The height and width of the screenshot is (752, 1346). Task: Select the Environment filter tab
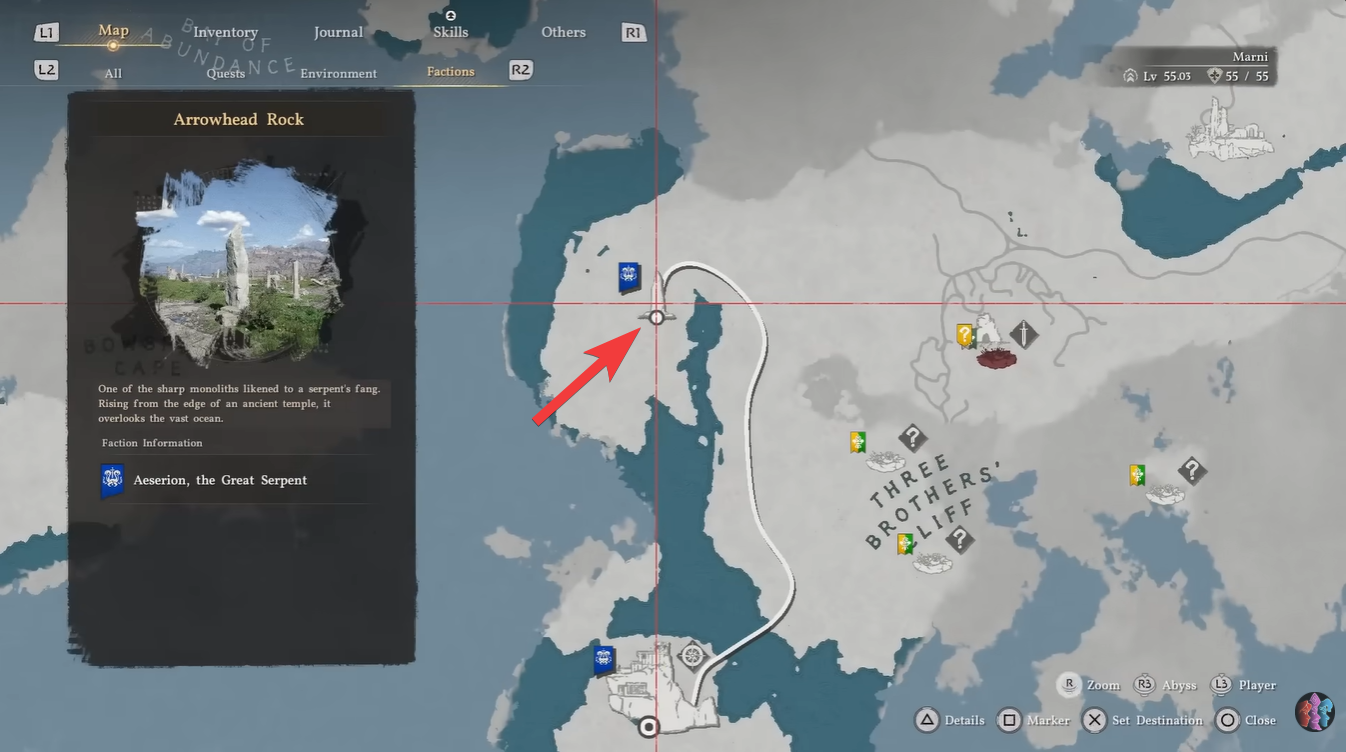(338, 73)
